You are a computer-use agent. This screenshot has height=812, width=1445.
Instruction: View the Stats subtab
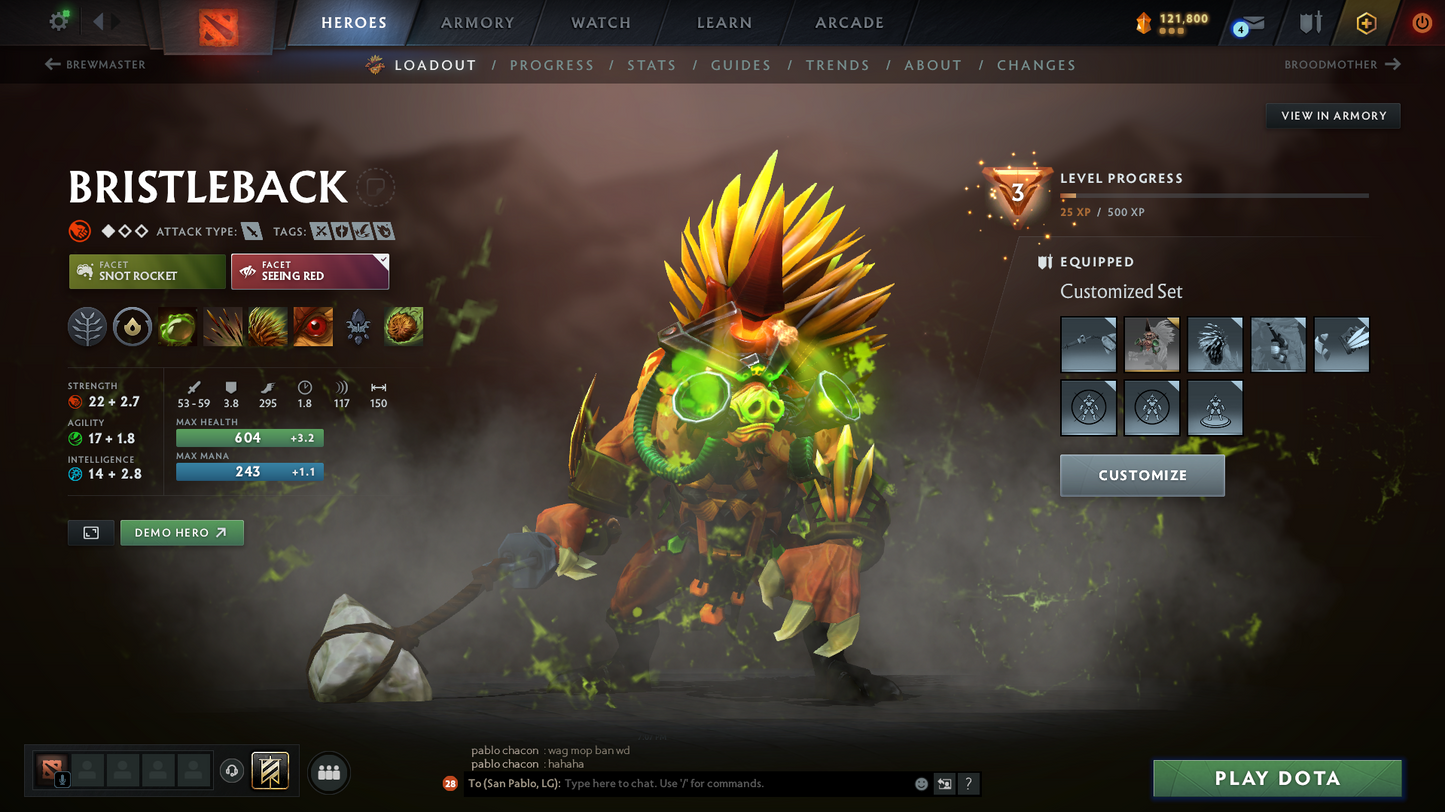point(651,65)
